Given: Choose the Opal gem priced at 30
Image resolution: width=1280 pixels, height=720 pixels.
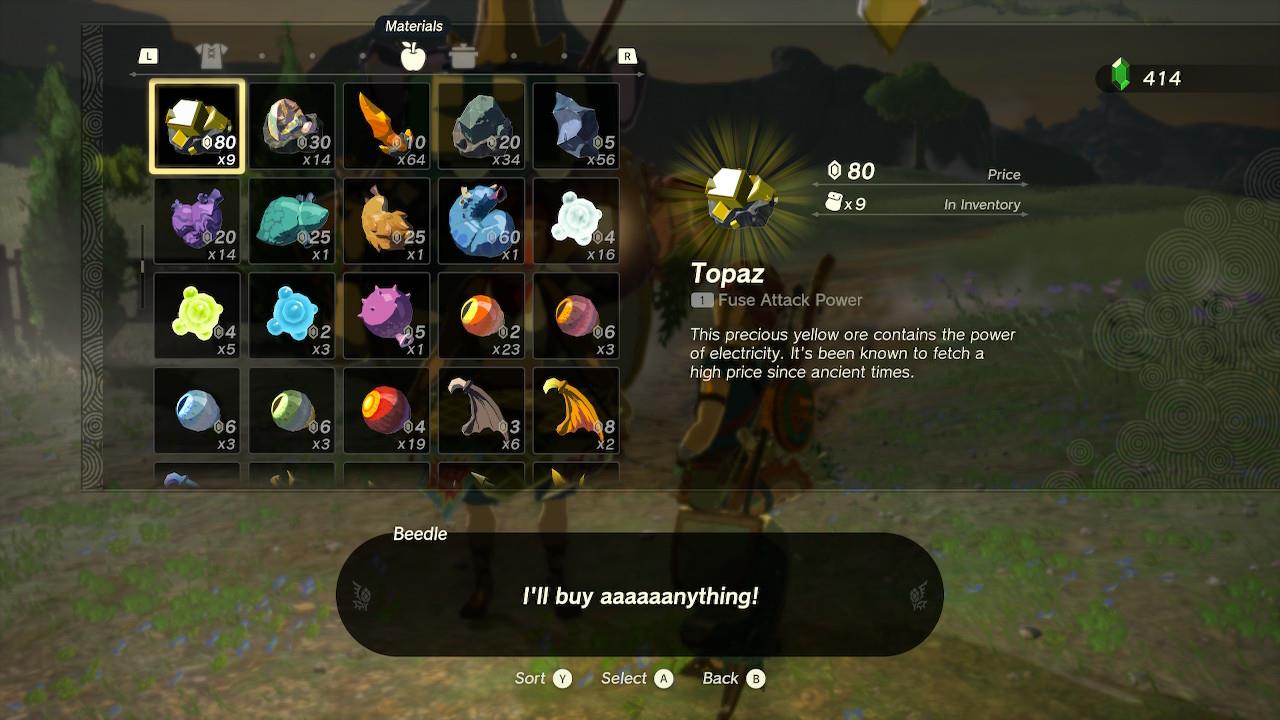Looking at the screenshot, I should pyautogui.click(x=292, y=127).
